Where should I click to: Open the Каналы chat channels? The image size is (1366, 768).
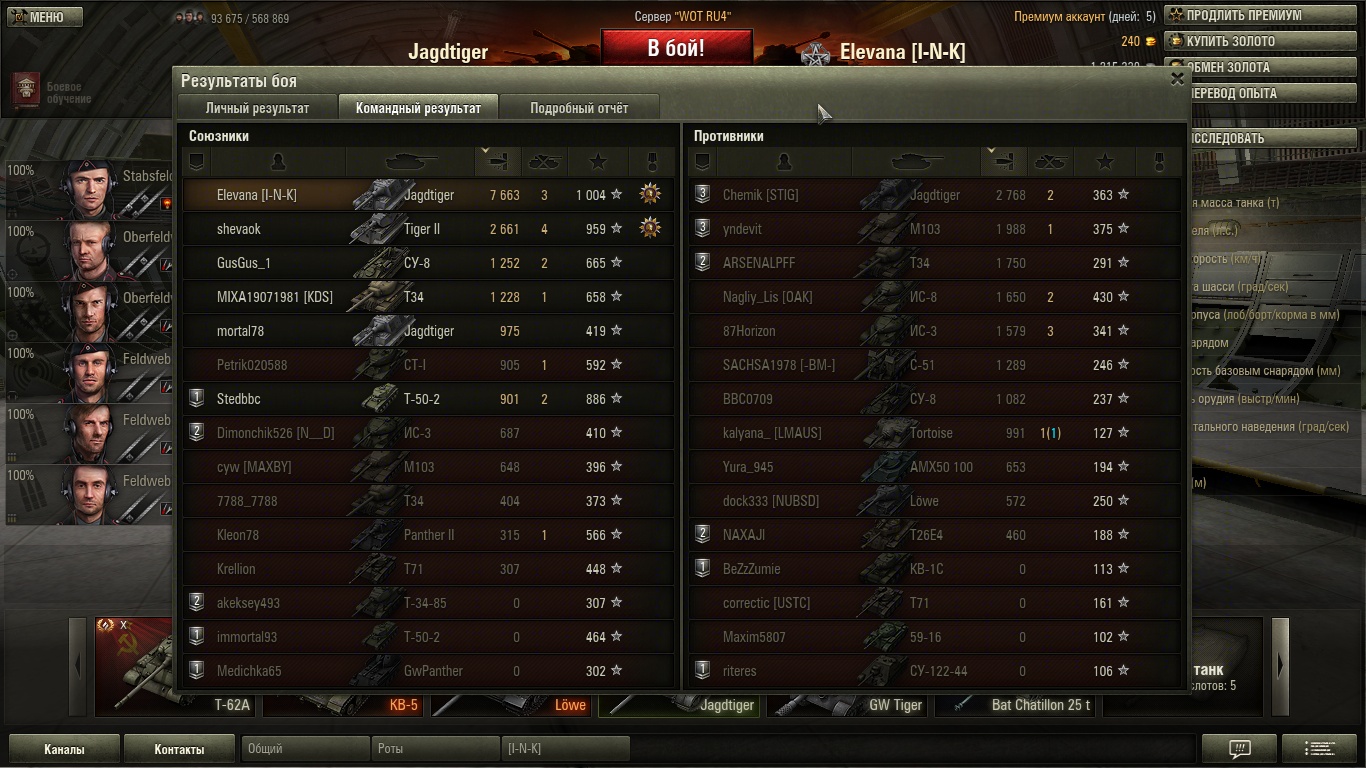64,749
